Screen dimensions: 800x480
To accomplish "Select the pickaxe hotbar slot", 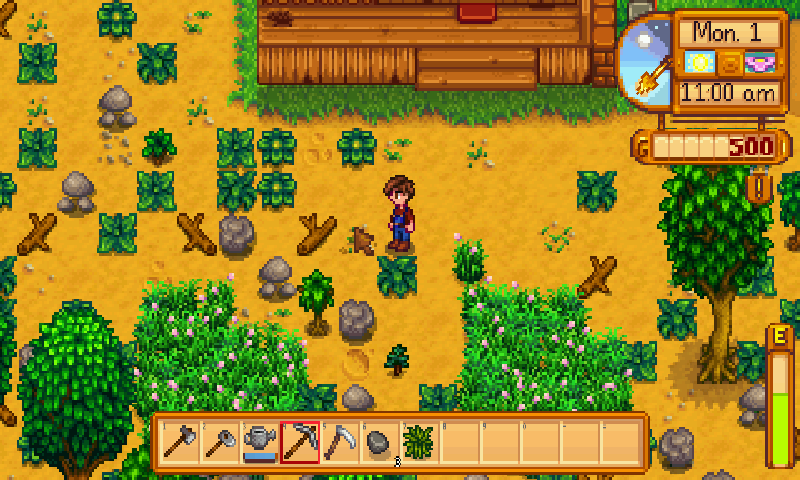I will tap(300, 442).
